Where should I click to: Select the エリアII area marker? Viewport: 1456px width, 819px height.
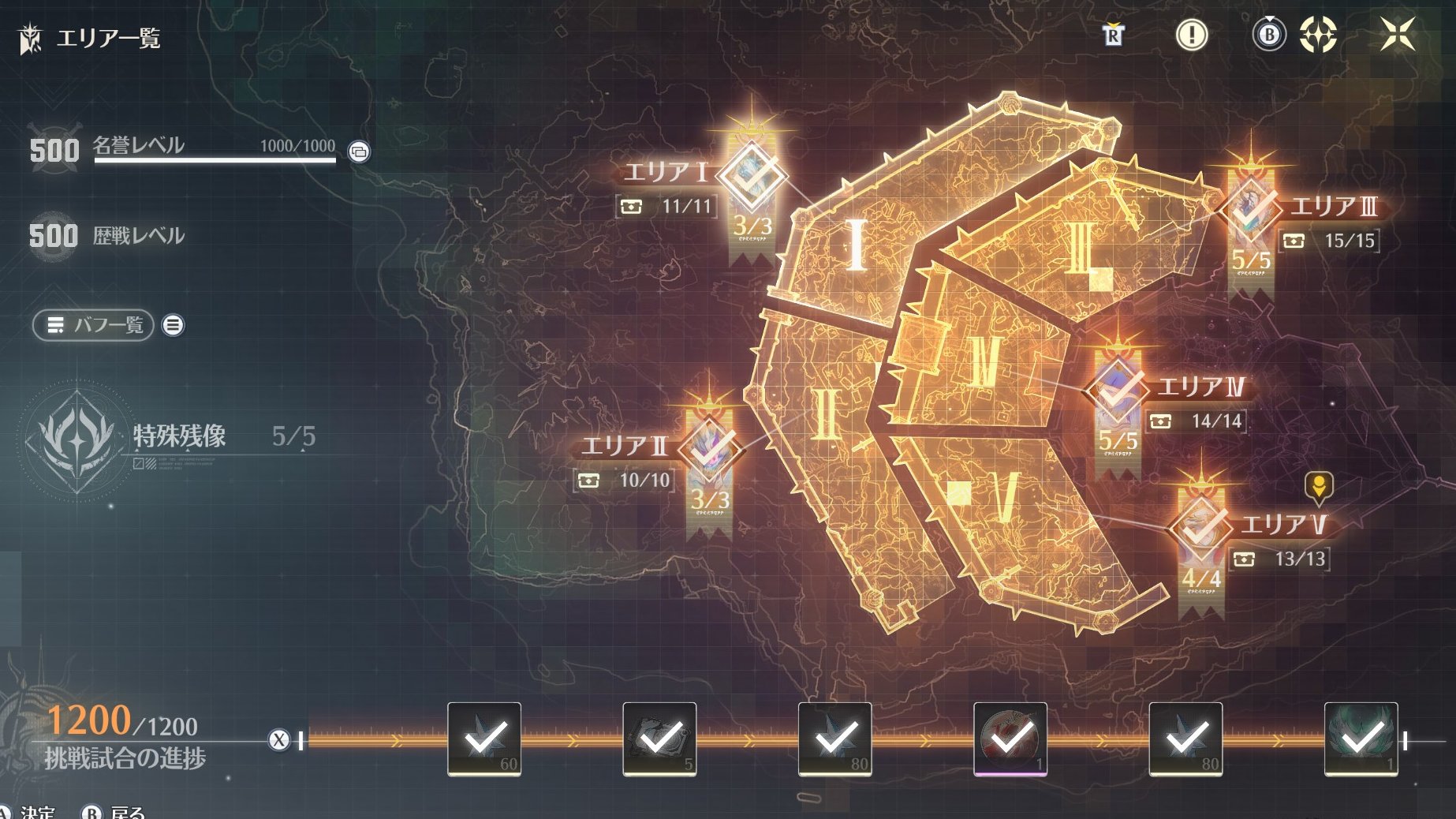711,448
